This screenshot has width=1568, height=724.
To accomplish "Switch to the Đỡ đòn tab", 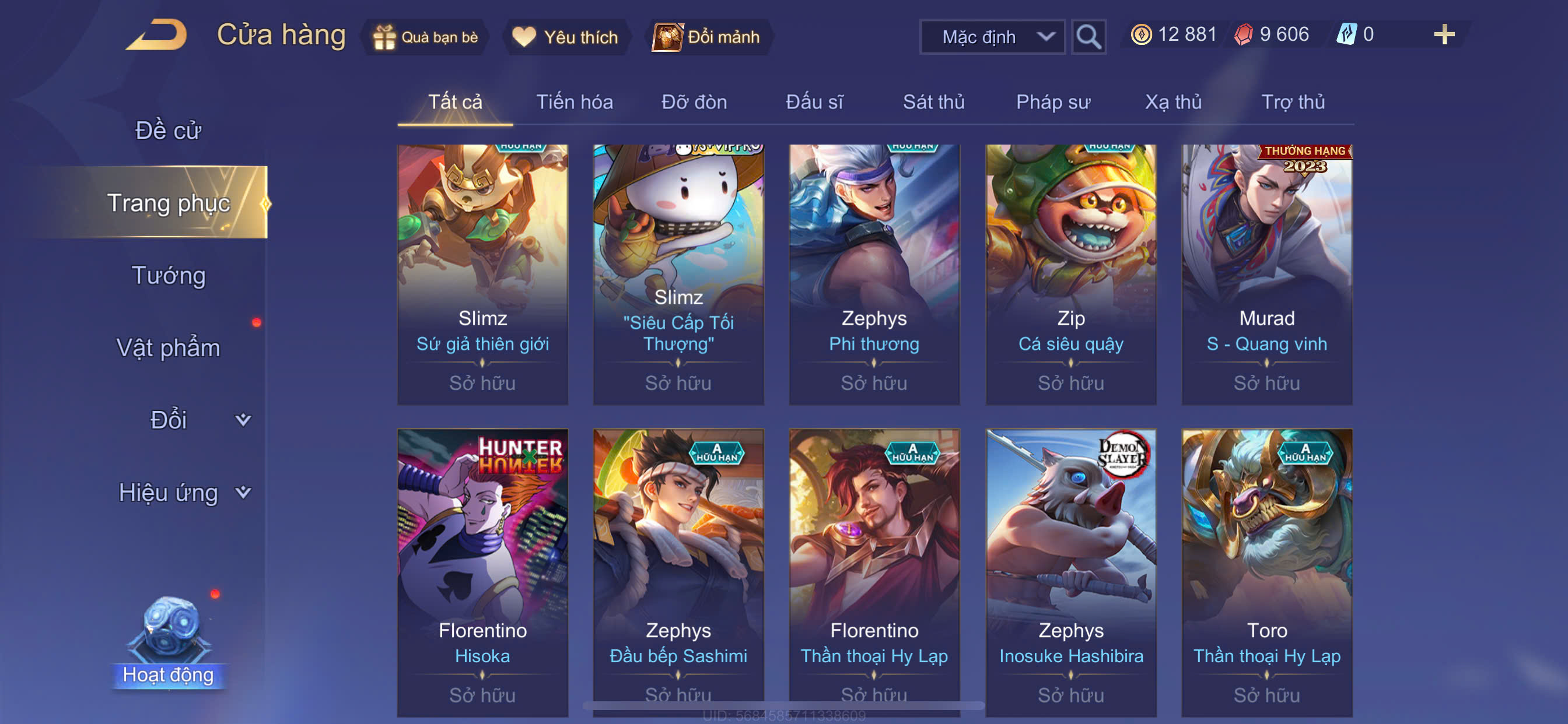I will tap(694, 101).
